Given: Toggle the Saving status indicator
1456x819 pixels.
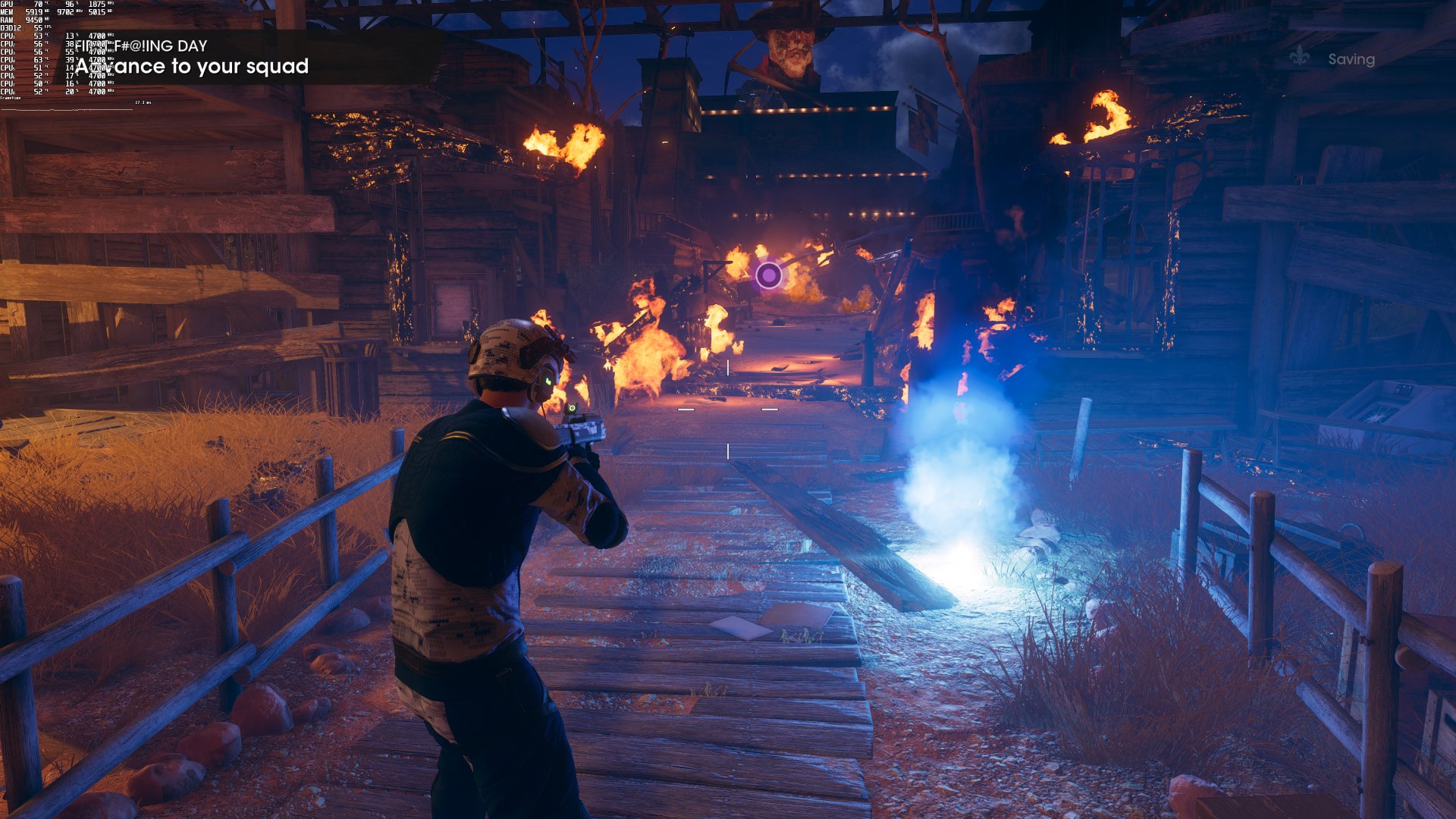Looking at the screenshot, I should pyautogui.click(x=1350, y=58).
